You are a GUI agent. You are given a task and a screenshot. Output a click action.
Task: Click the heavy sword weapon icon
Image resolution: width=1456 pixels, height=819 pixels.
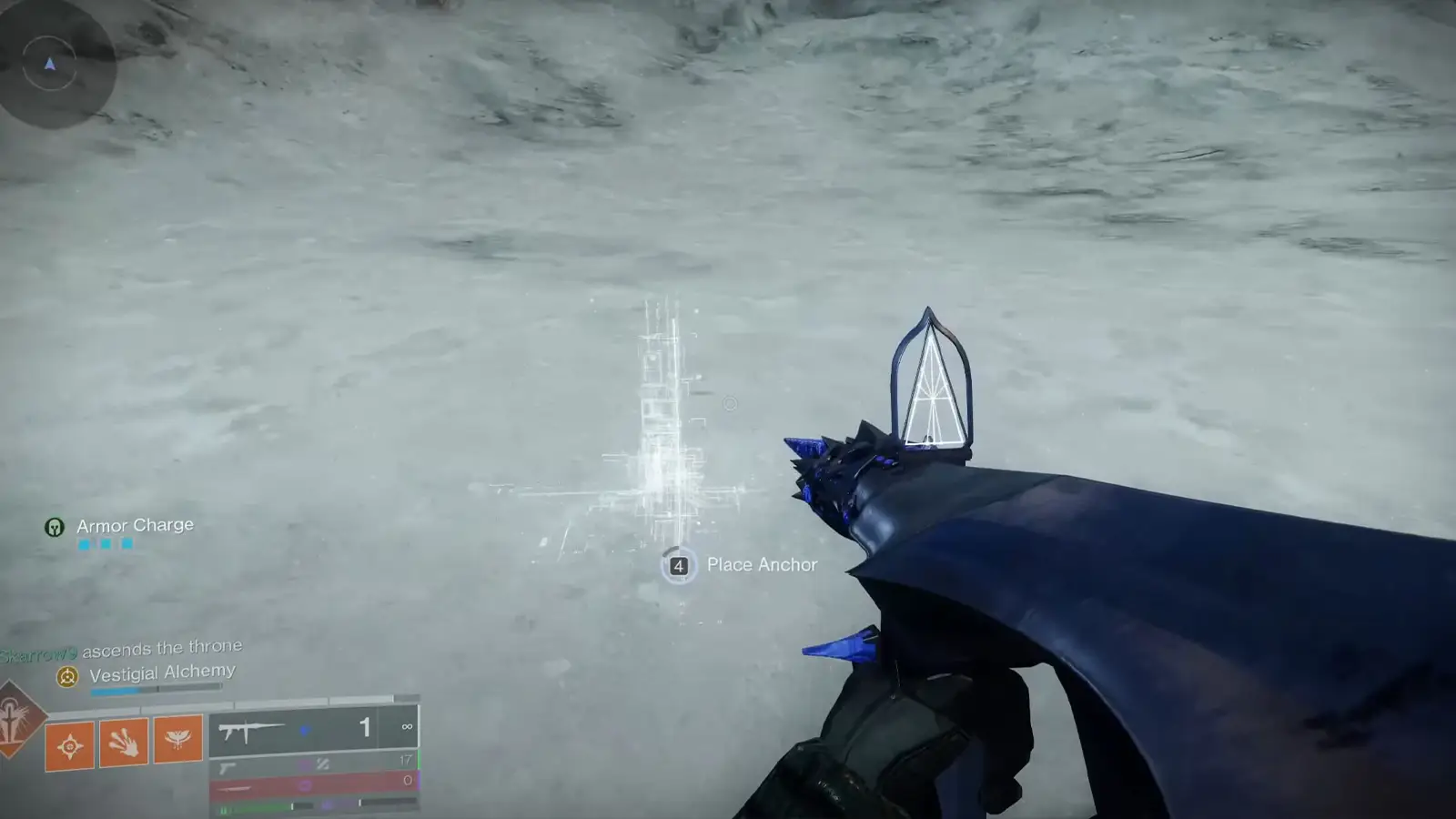(x=235, y=788)
